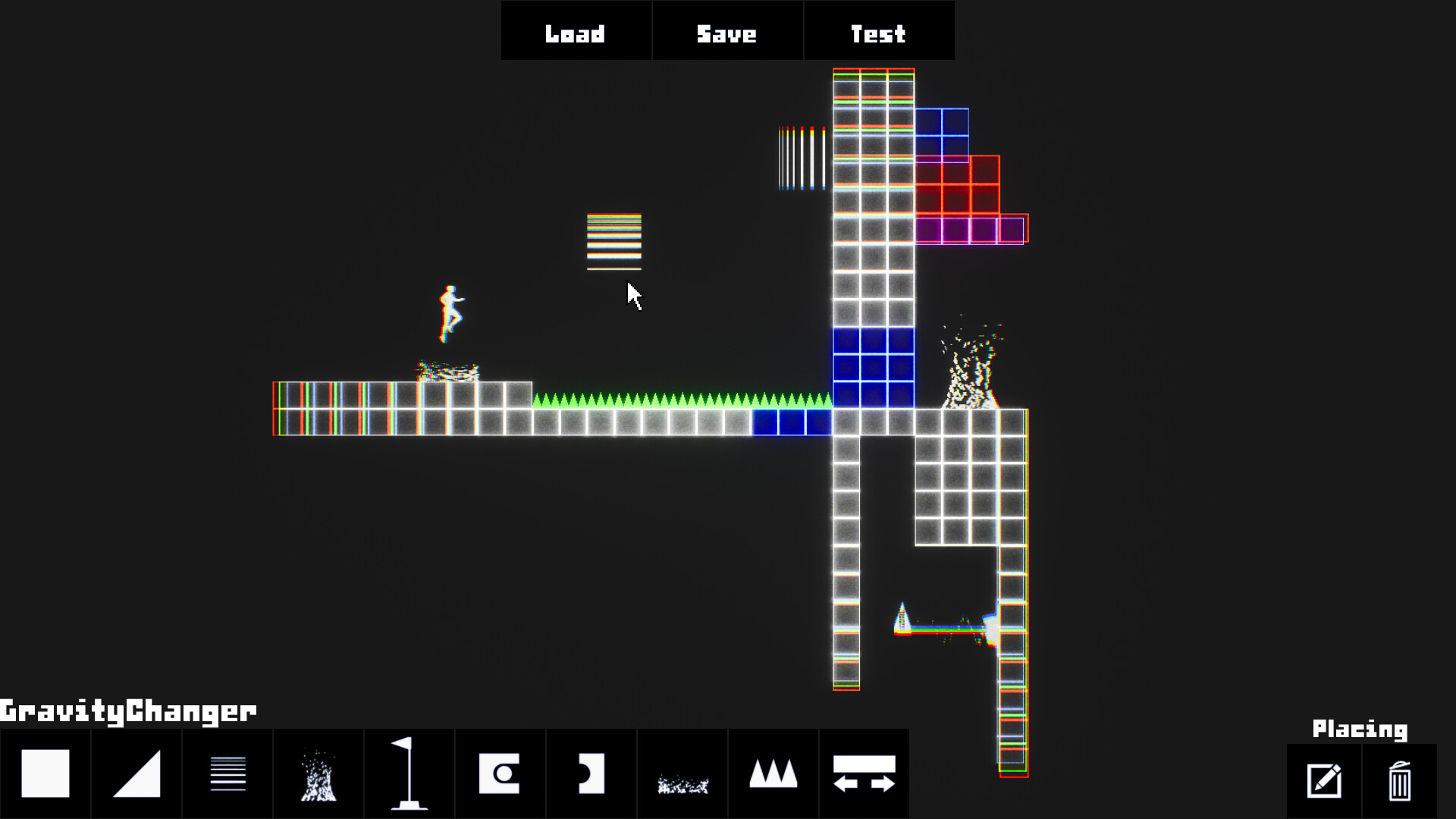The image size is (1456, 819).
Task: Click the floating striped block near the cursor
Action: (614, 241)
